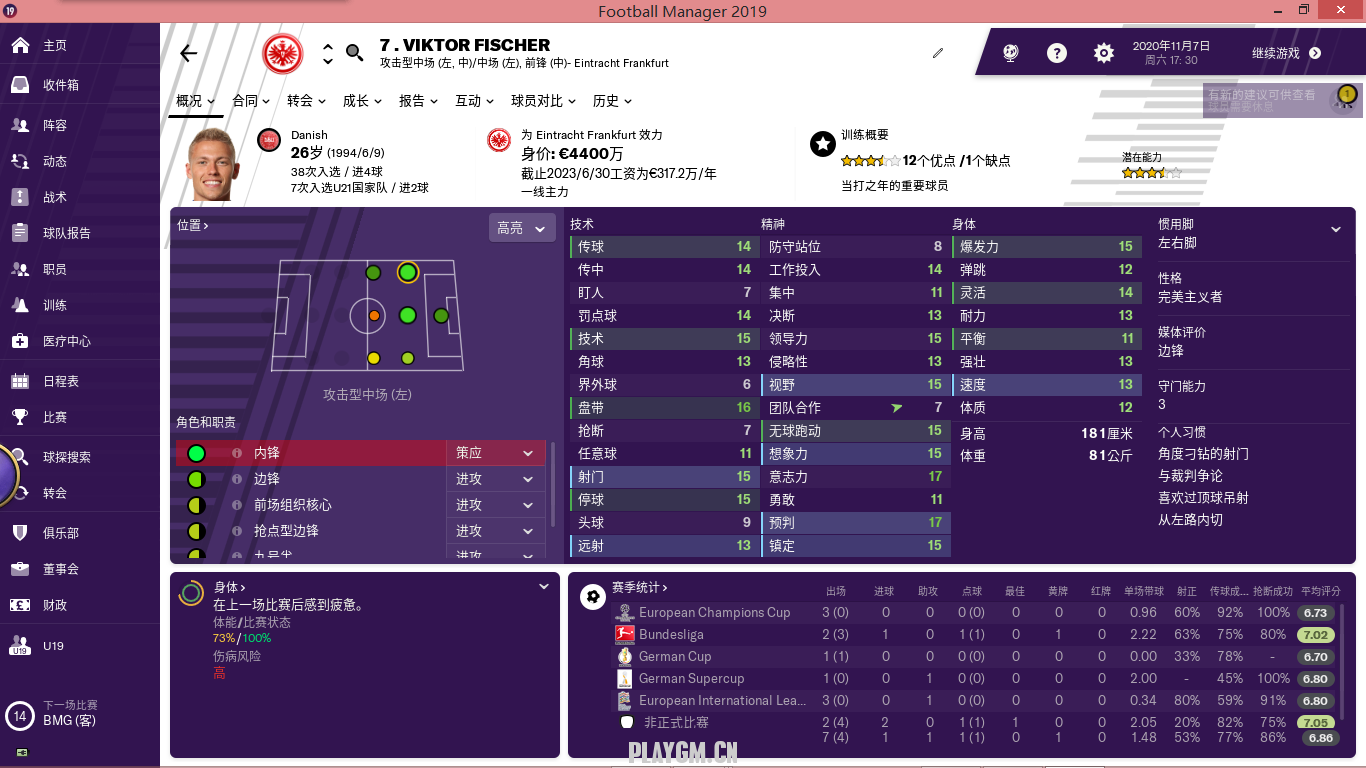
Task: Switch to the 合同 contract tab
Action: coord(251,101)
